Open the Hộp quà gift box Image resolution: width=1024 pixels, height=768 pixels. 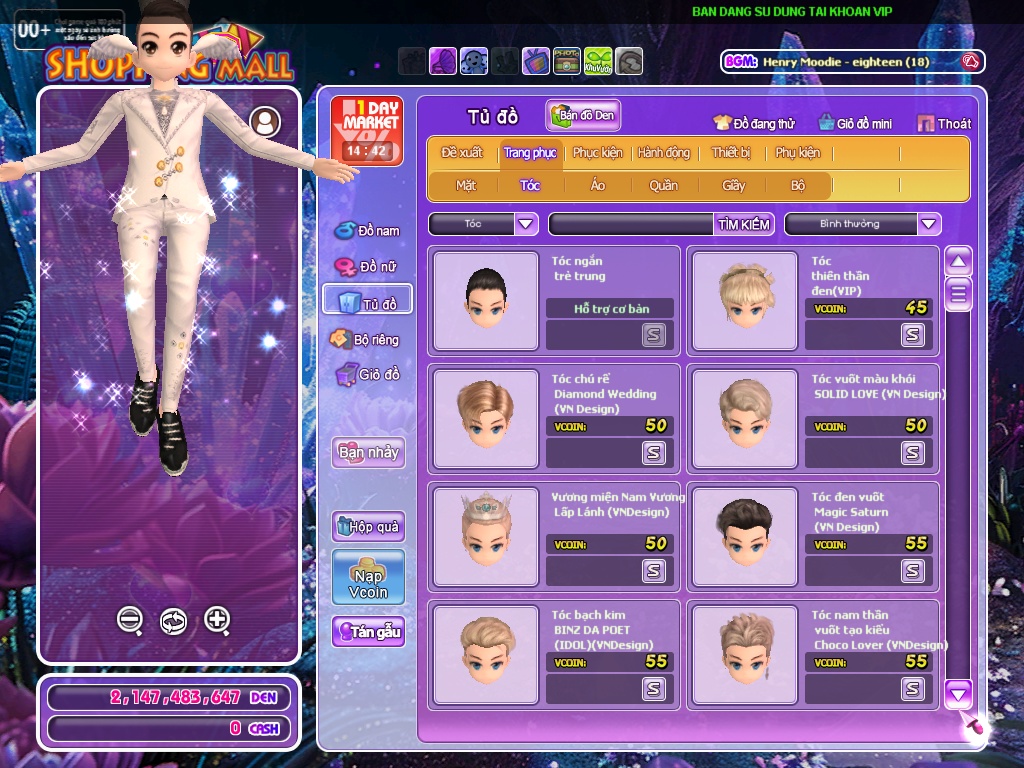pyautogui.click(x=368, y=526)
